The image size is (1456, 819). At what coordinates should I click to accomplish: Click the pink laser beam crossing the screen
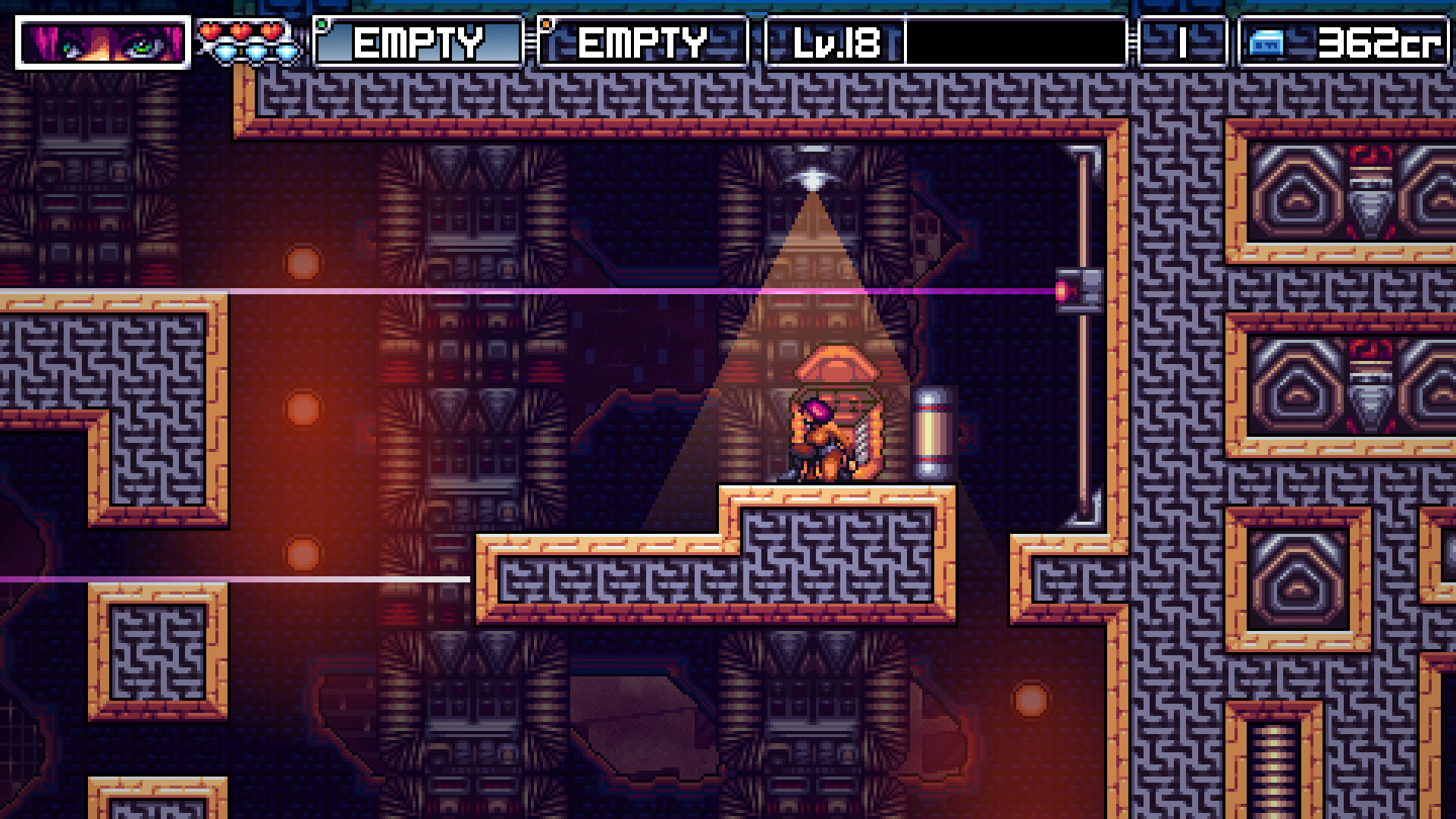pos(531,287)
